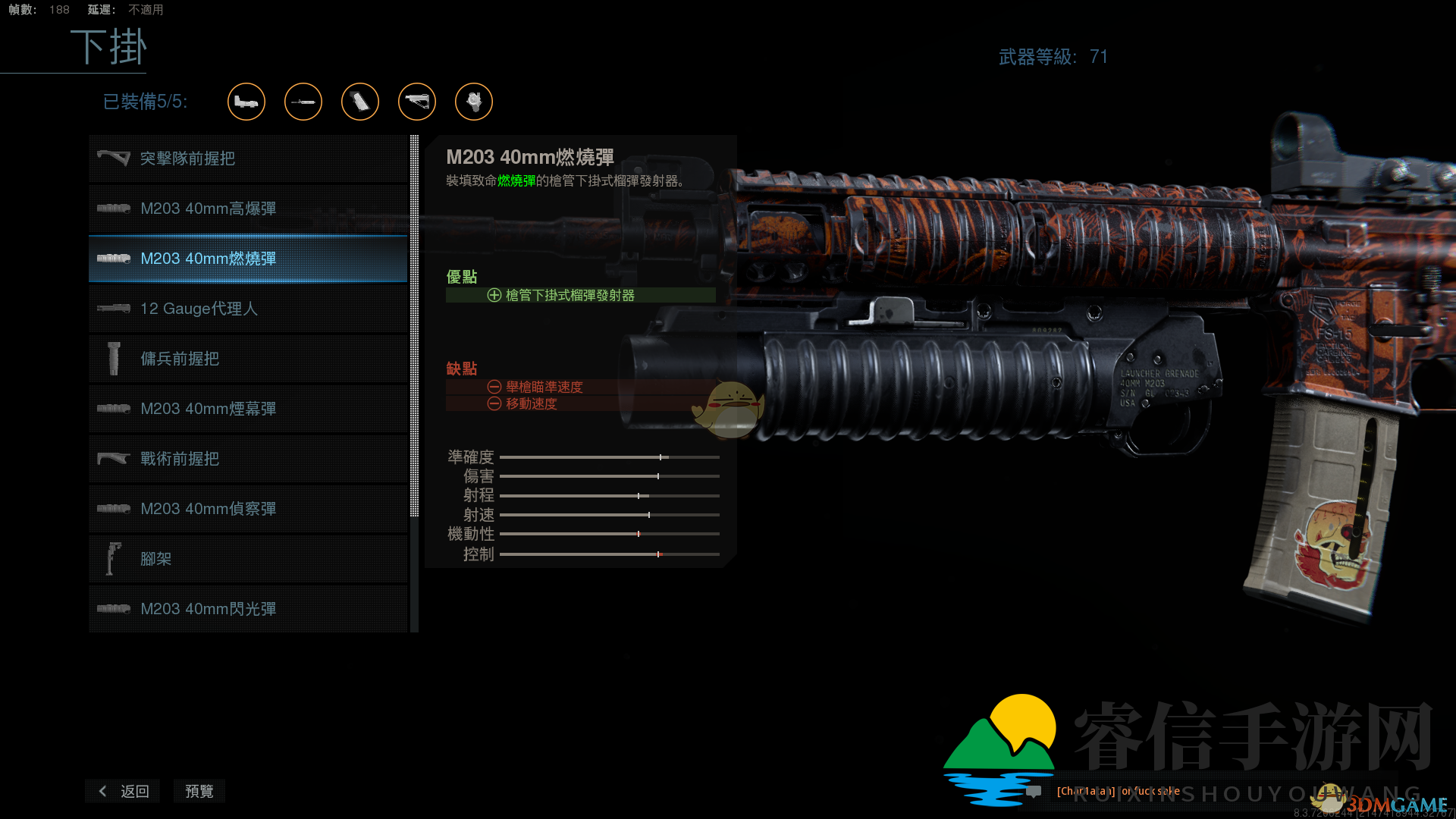The width and height of the screenshot is (1456, 819).
Task: Open the equipped optic sight slot icon
Action: point(246,102)
